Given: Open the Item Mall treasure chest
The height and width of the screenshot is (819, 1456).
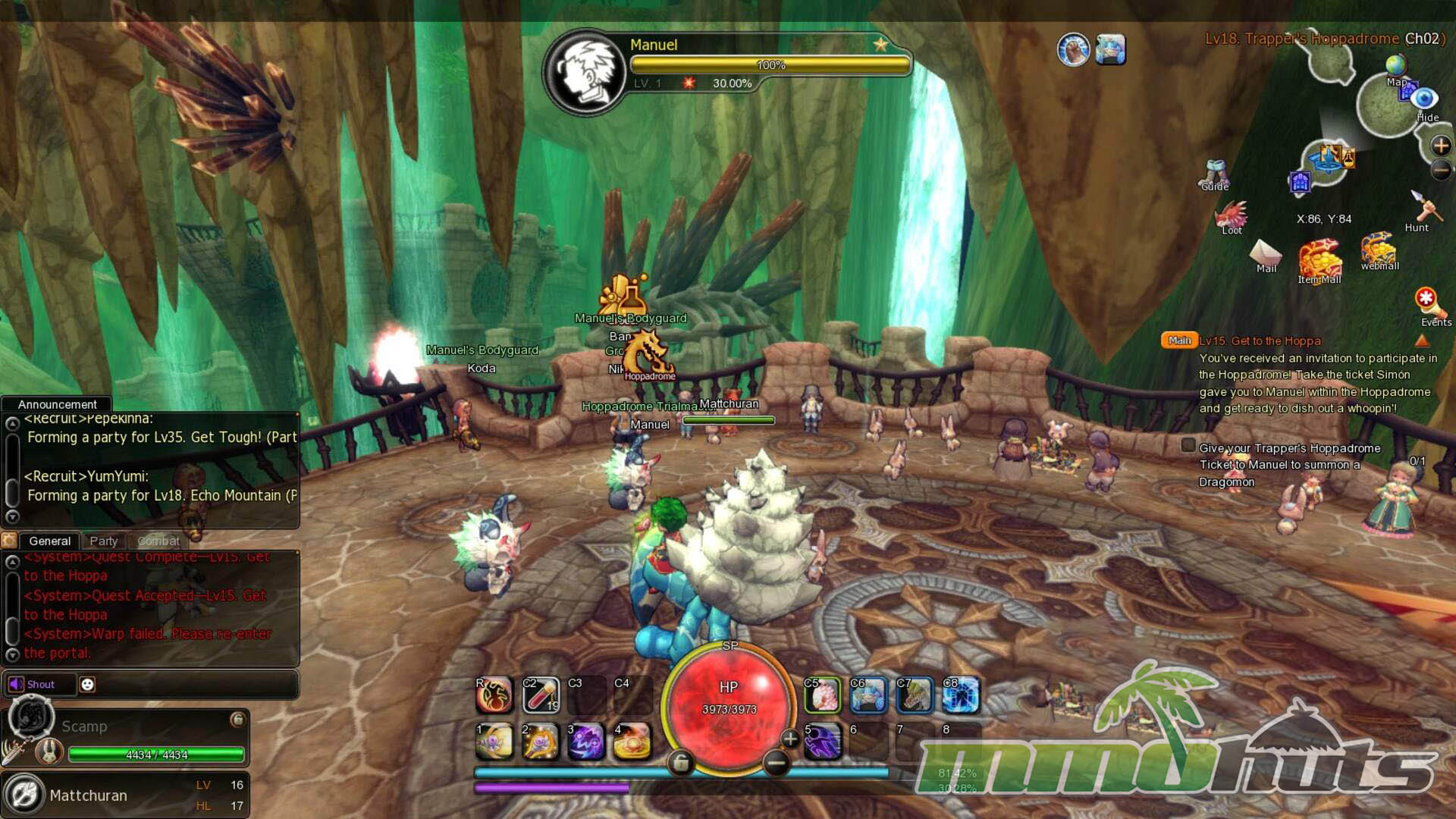Looking at the screenshot, I should pyautogui.click(x=1319, y=260).
